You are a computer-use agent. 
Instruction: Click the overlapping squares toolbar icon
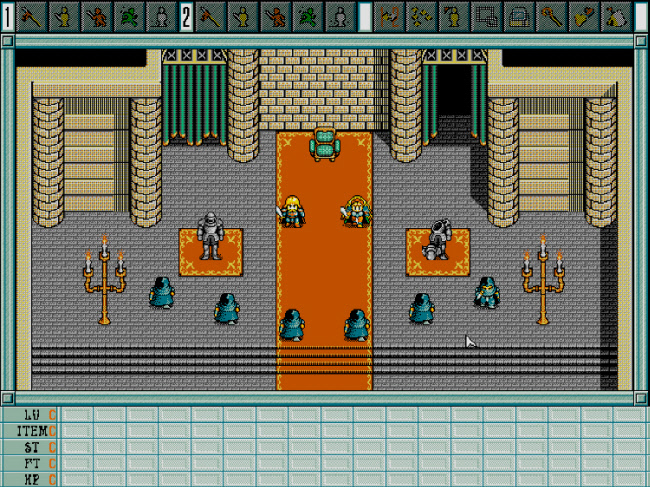click(x=487, y=16)
